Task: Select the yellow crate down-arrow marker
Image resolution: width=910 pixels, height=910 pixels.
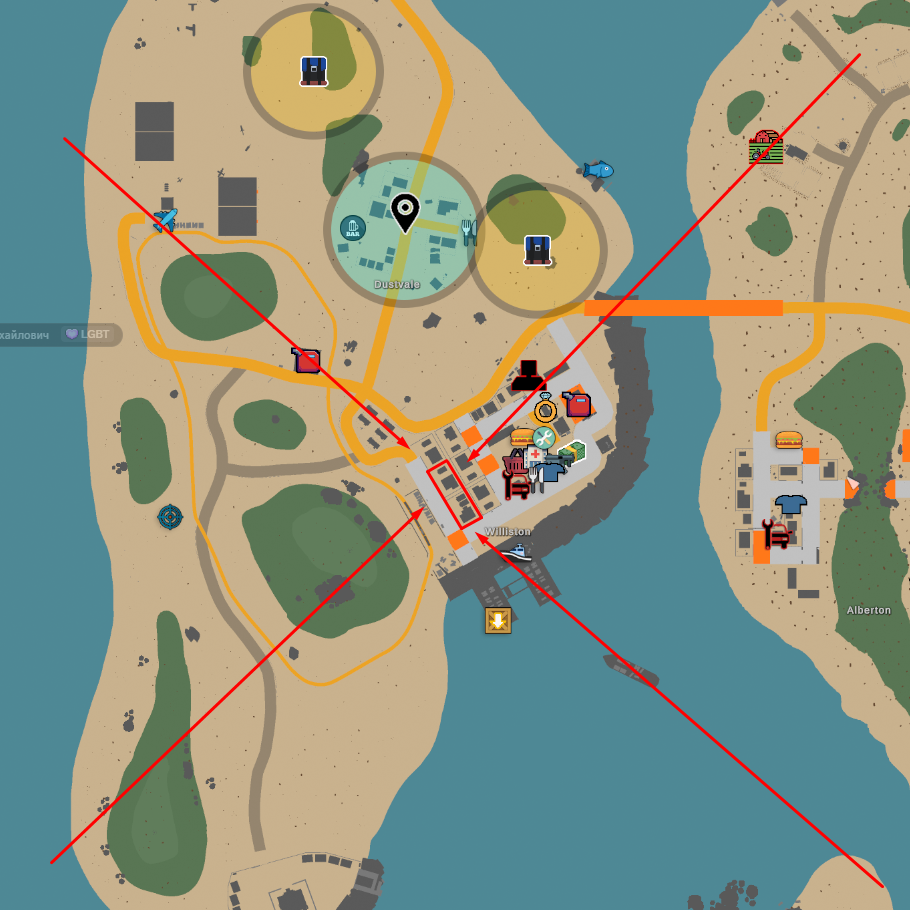Action: (498, 620)
